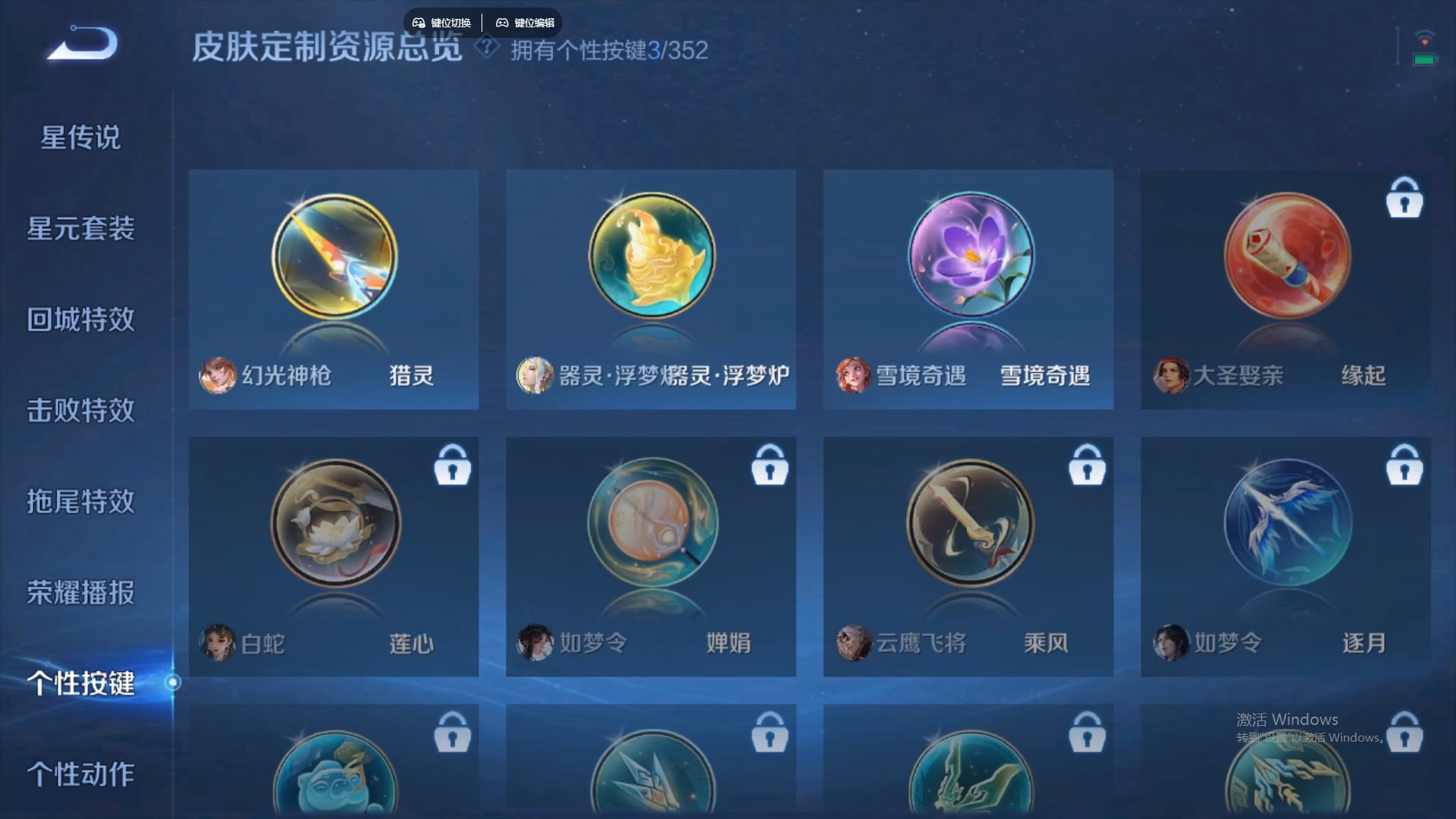The height and width of the screenshot is (819, 1456).
Task: Open the 器灵·浮梦炉 golden flame icon
Action: pos(651,256)
